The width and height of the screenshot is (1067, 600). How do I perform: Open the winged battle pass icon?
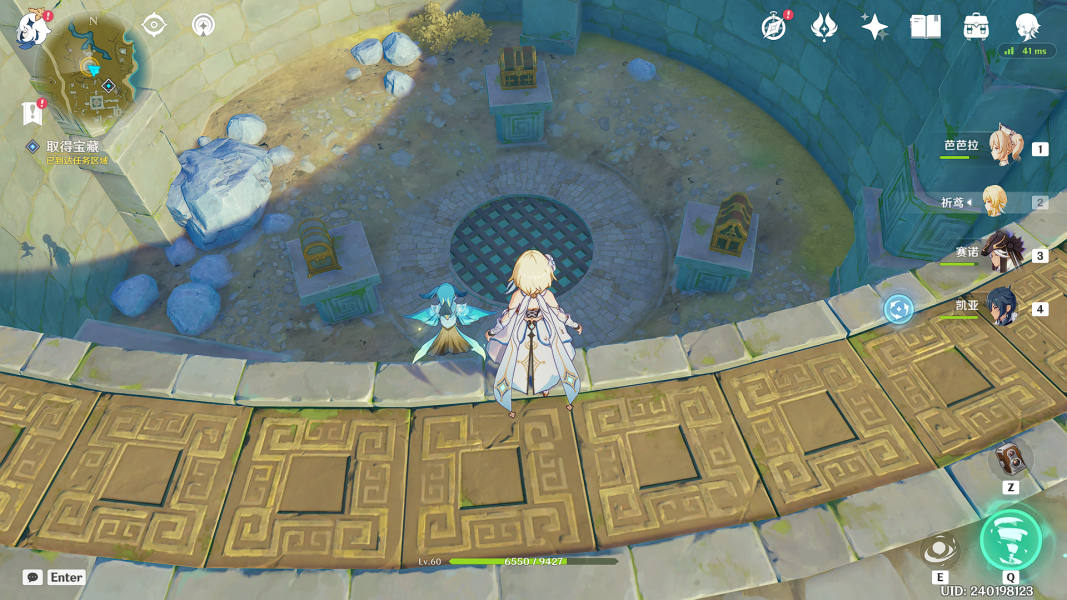click(823, 27)
